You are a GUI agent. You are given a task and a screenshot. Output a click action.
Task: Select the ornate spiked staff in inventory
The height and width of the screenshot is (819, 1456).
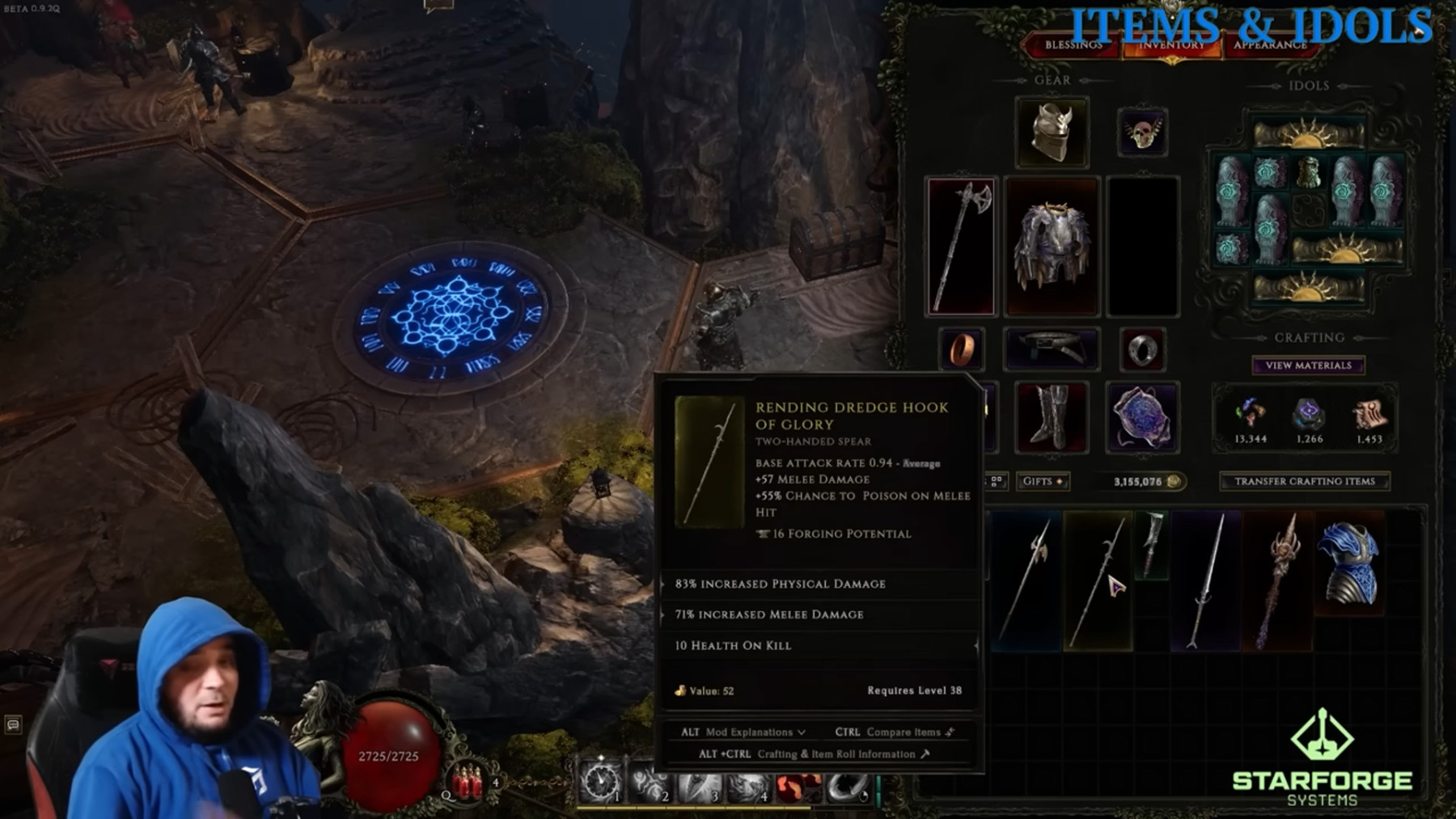click(x=1278, y=580)
